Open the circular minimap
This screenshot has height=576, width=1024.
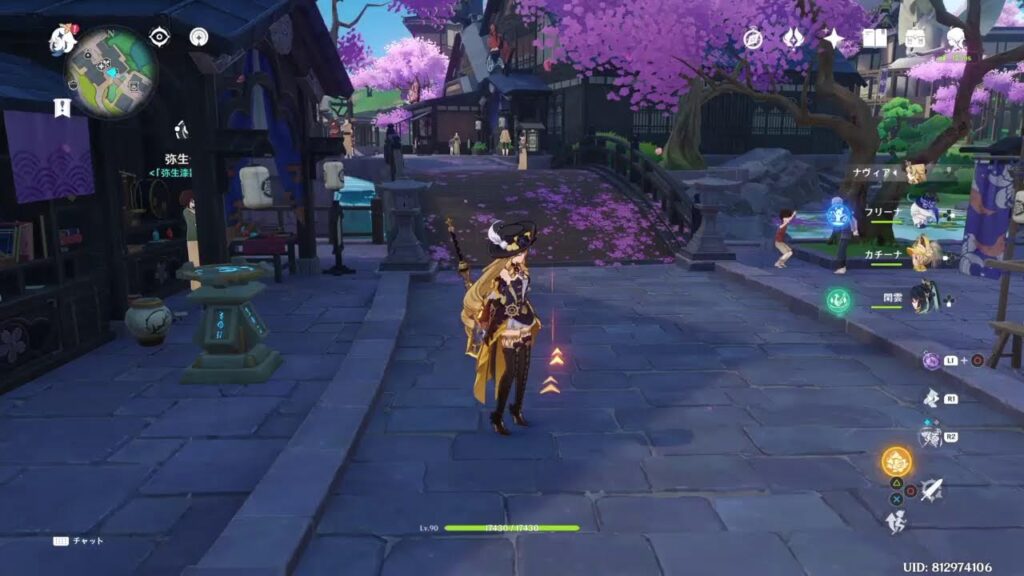pos(111,71)
